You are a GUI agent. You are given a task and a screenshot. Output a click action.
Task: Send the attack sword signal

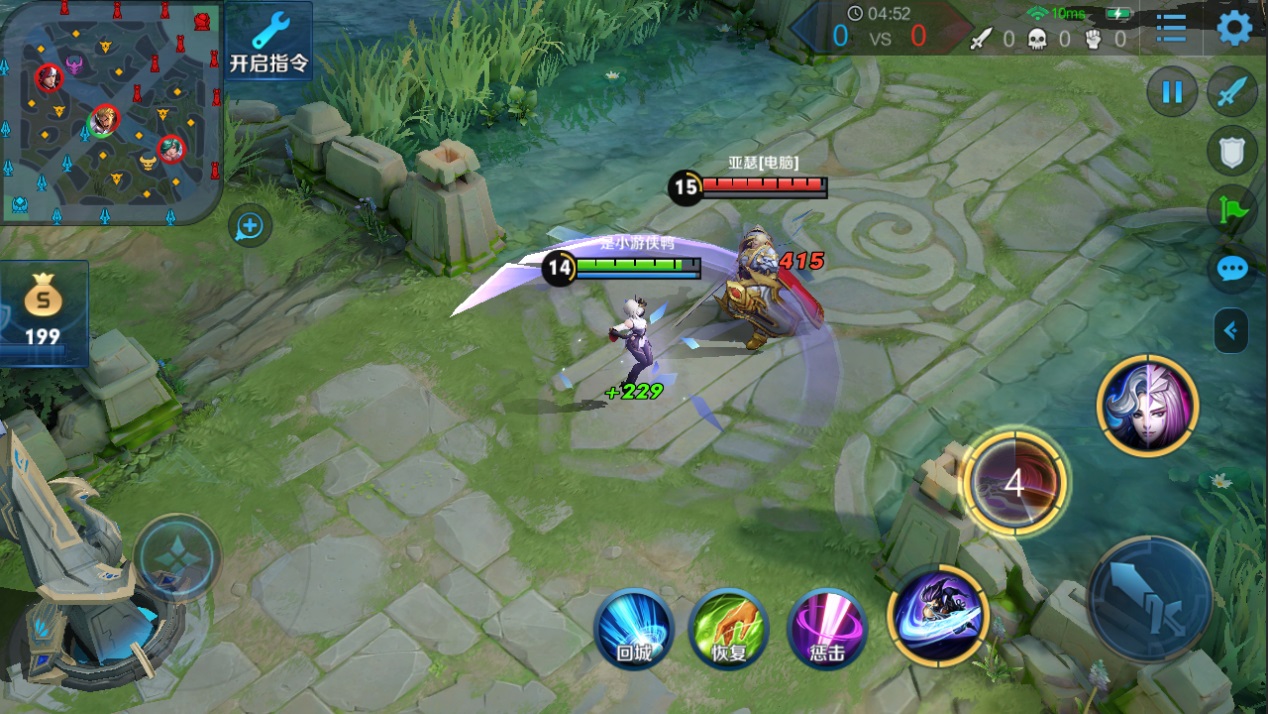(x=1232, y=93)
